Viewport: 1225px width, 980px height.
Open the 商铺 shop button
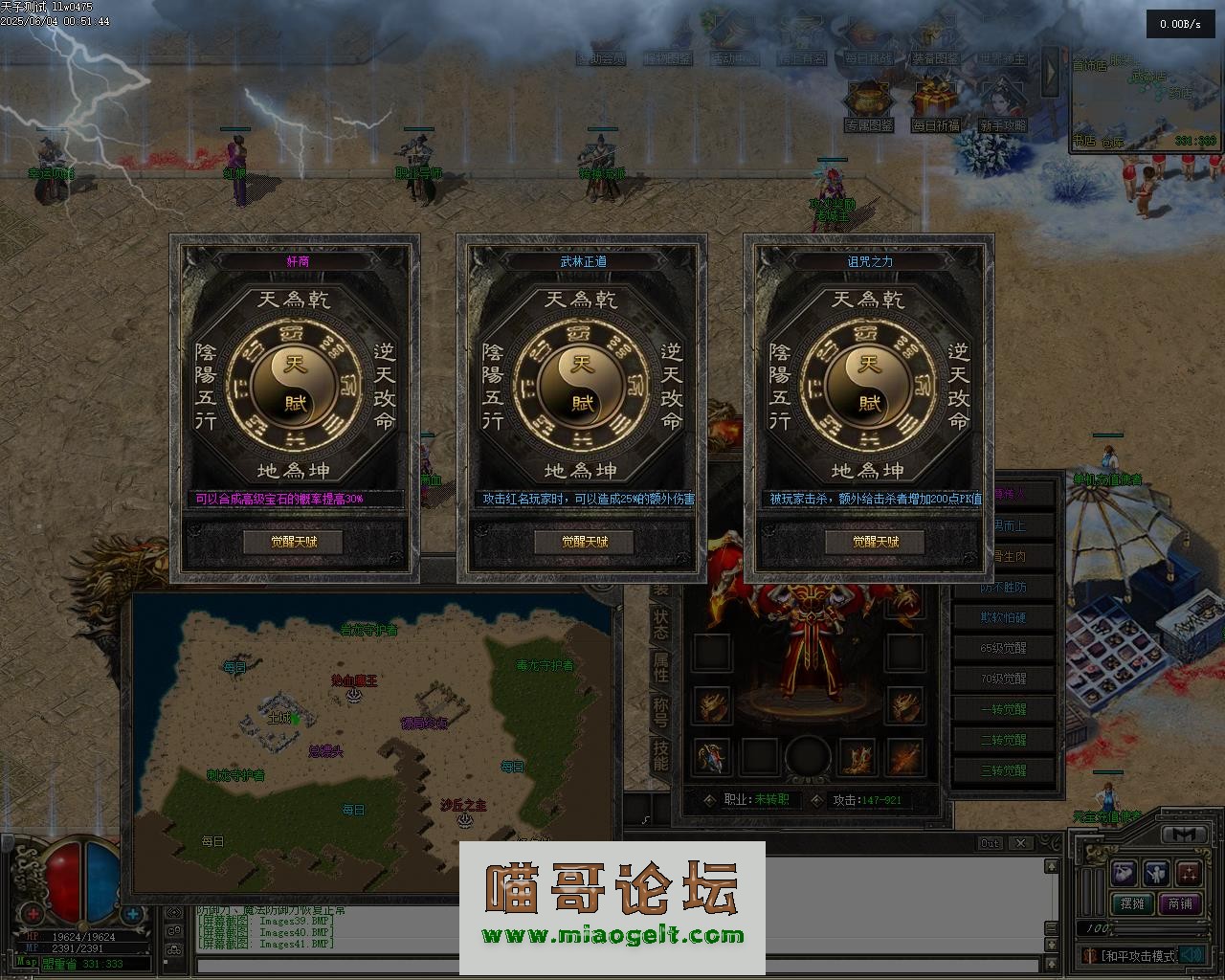tap(1180, 903)
